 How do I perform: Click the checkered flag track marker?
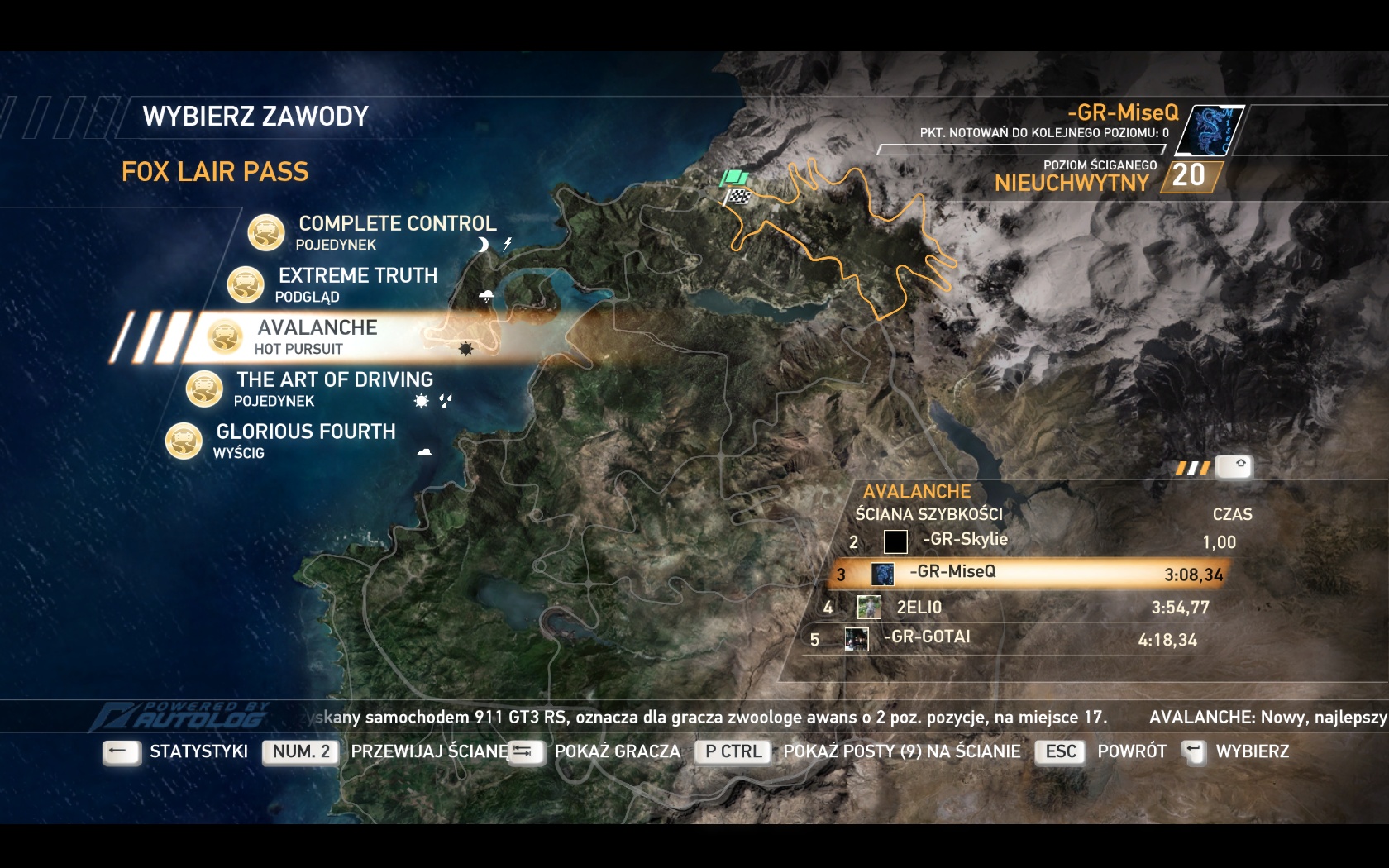737,197
